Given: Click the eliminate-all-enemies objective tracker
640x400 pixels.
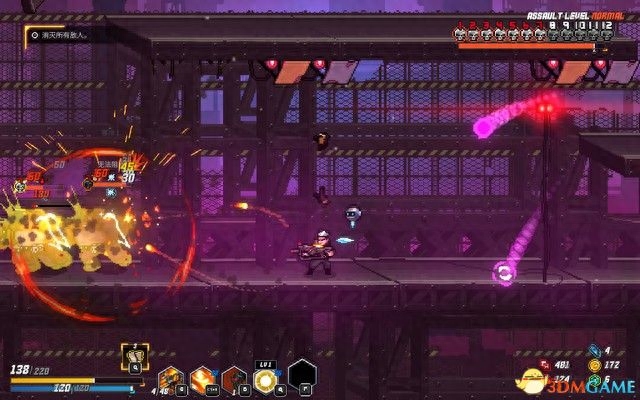Looking at the screenshot, I should (60, 34).
